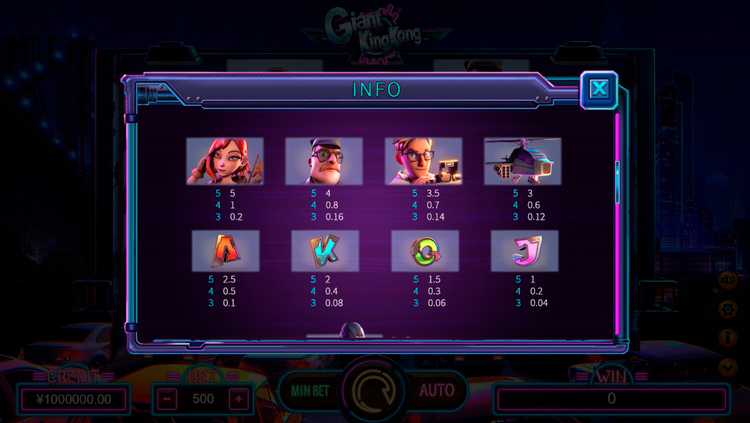Select the letter A symbol tile
The height and width of the screenshot is (423, 750).
pyautogui.click(x=225, y=251)
